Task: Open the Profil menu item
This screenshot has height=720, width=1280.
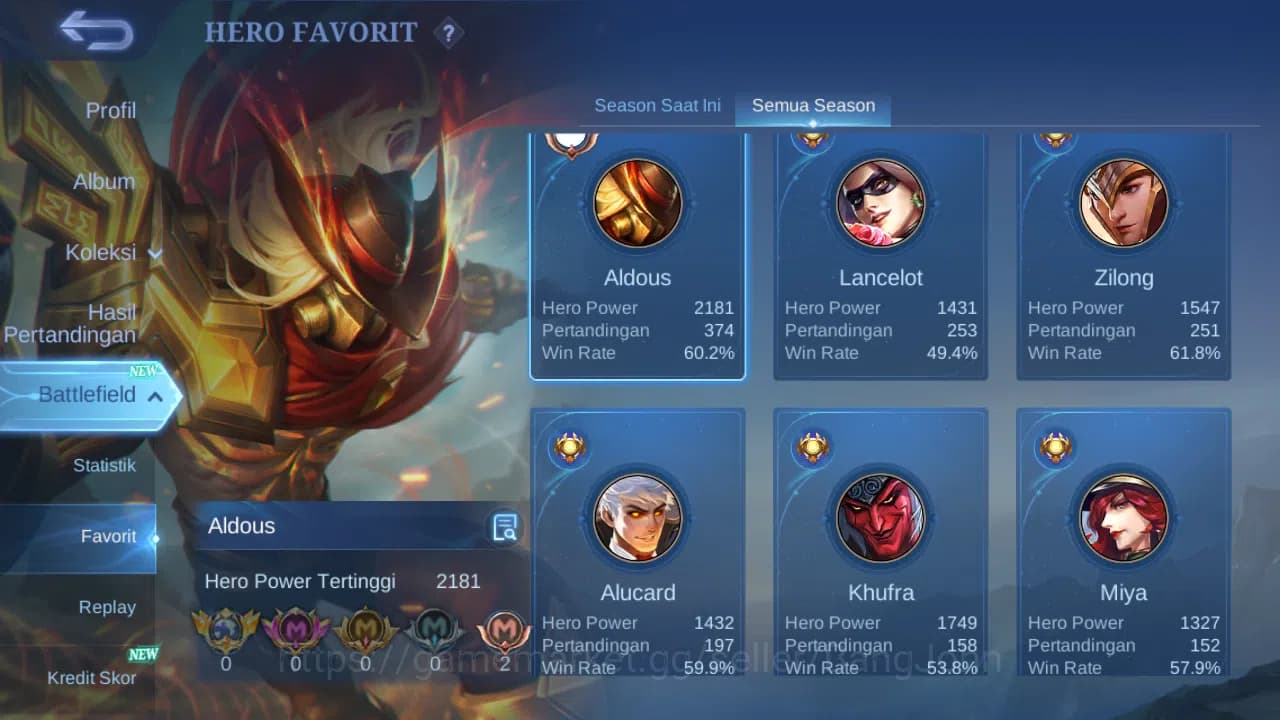Action: [110, 110]
